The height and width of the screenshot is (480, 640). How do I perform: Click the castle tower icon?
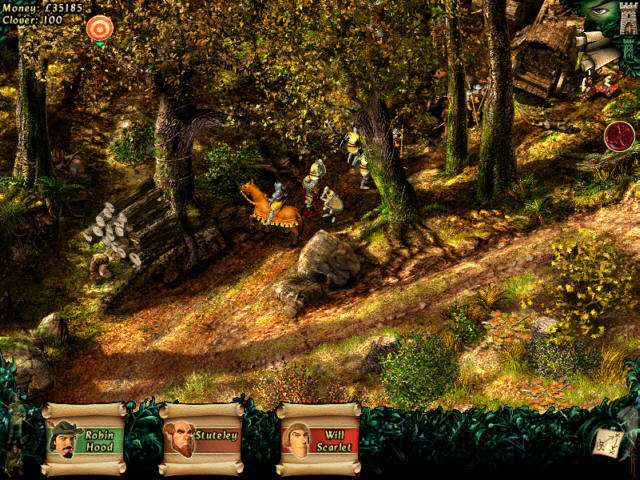tap(628, 19)
